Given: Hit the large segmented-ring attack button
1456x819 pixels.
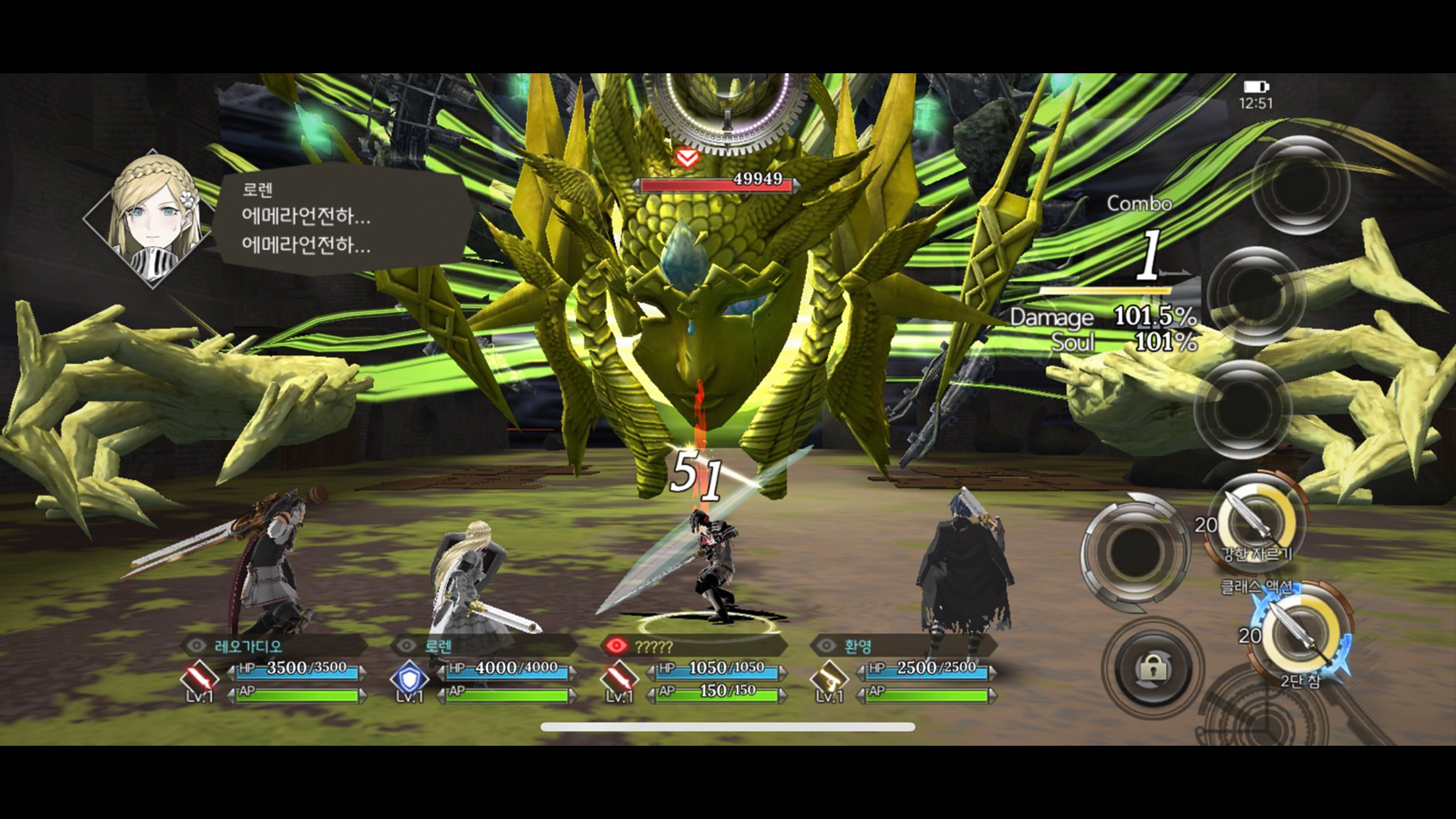Looking at the screenshot, I should coord(1135,551).
